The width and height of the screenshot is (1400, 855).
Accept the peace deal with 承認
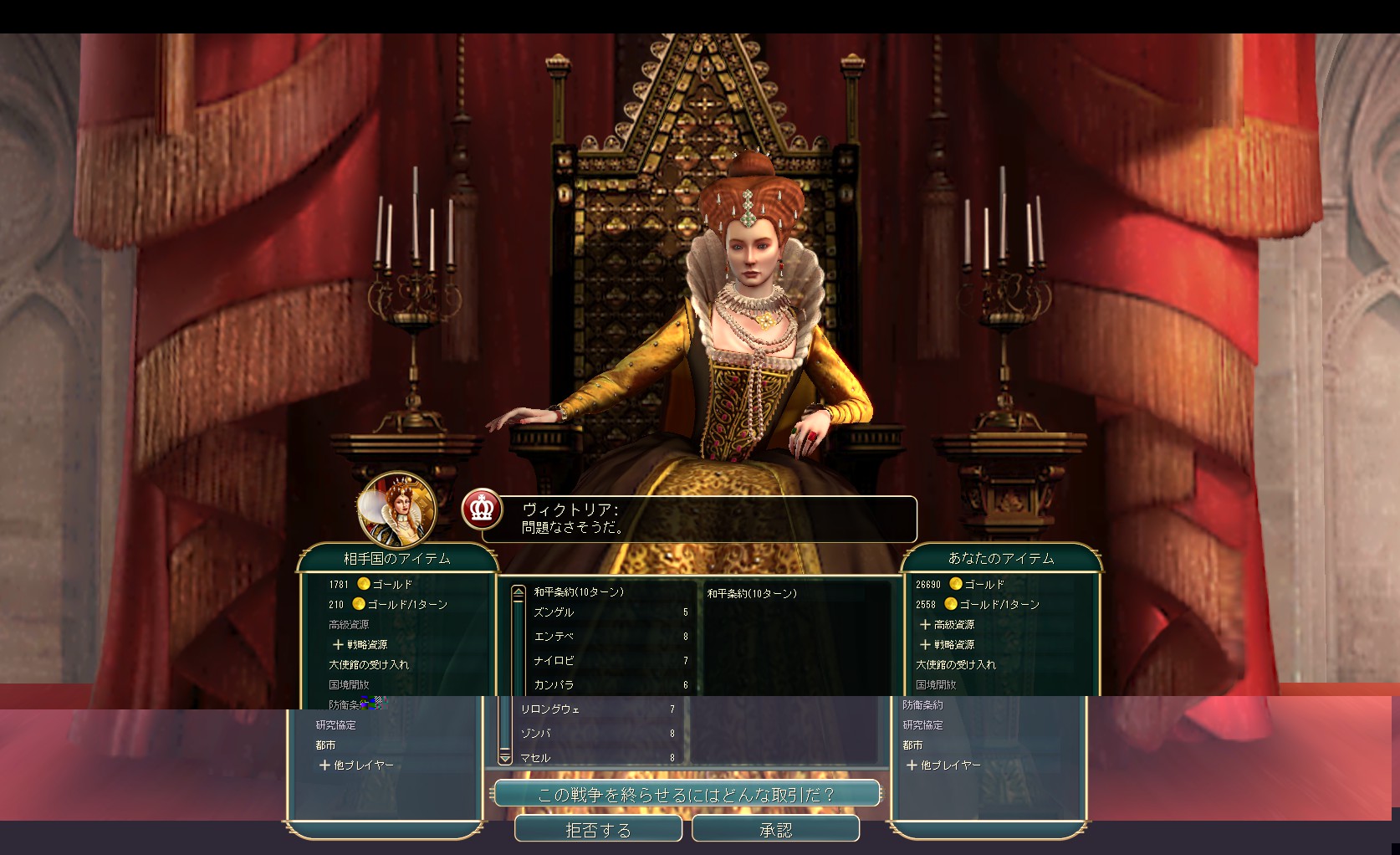[x=775, y=830]
